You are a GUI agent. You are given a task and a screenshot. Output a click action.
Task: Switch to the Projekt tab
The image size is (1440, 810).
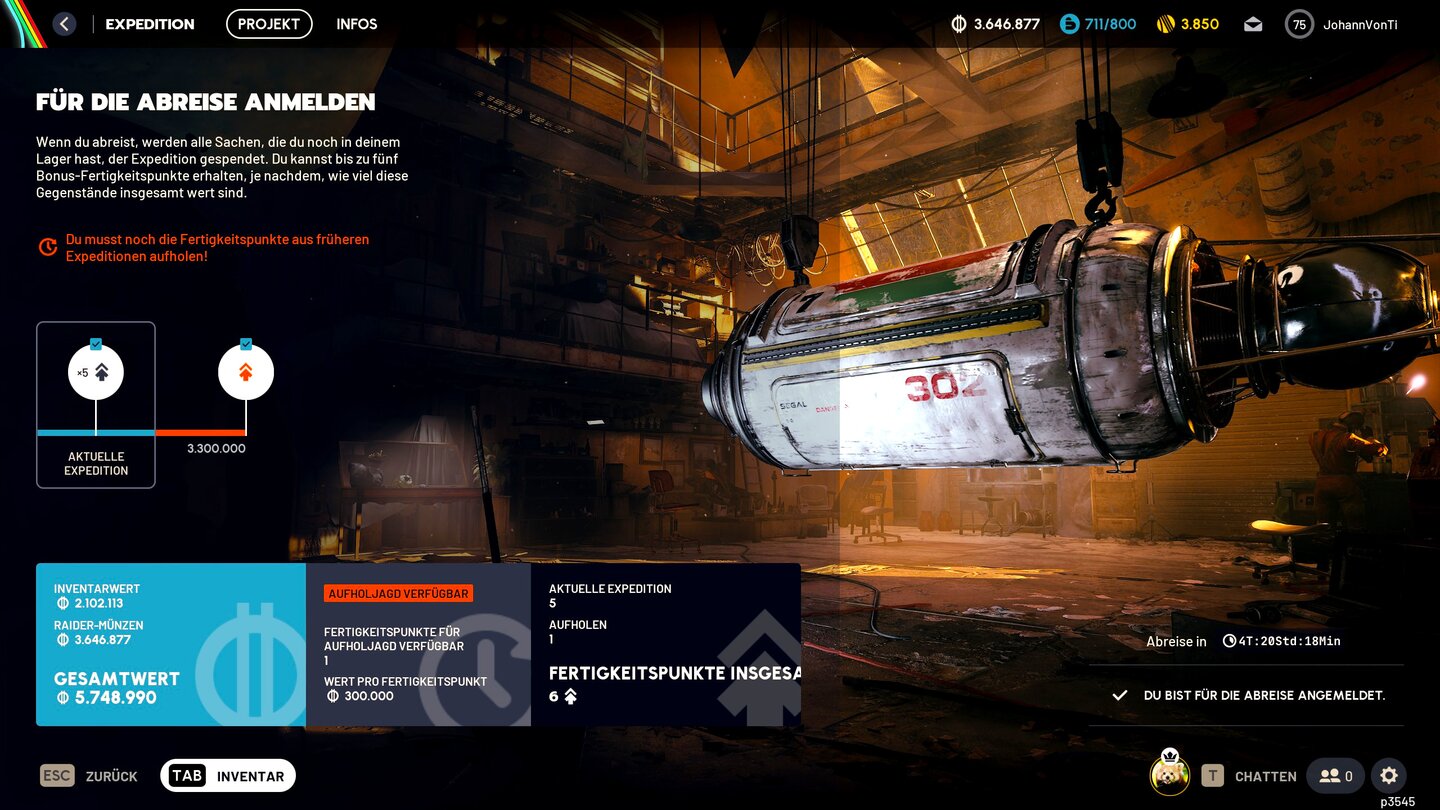(269, 24)
